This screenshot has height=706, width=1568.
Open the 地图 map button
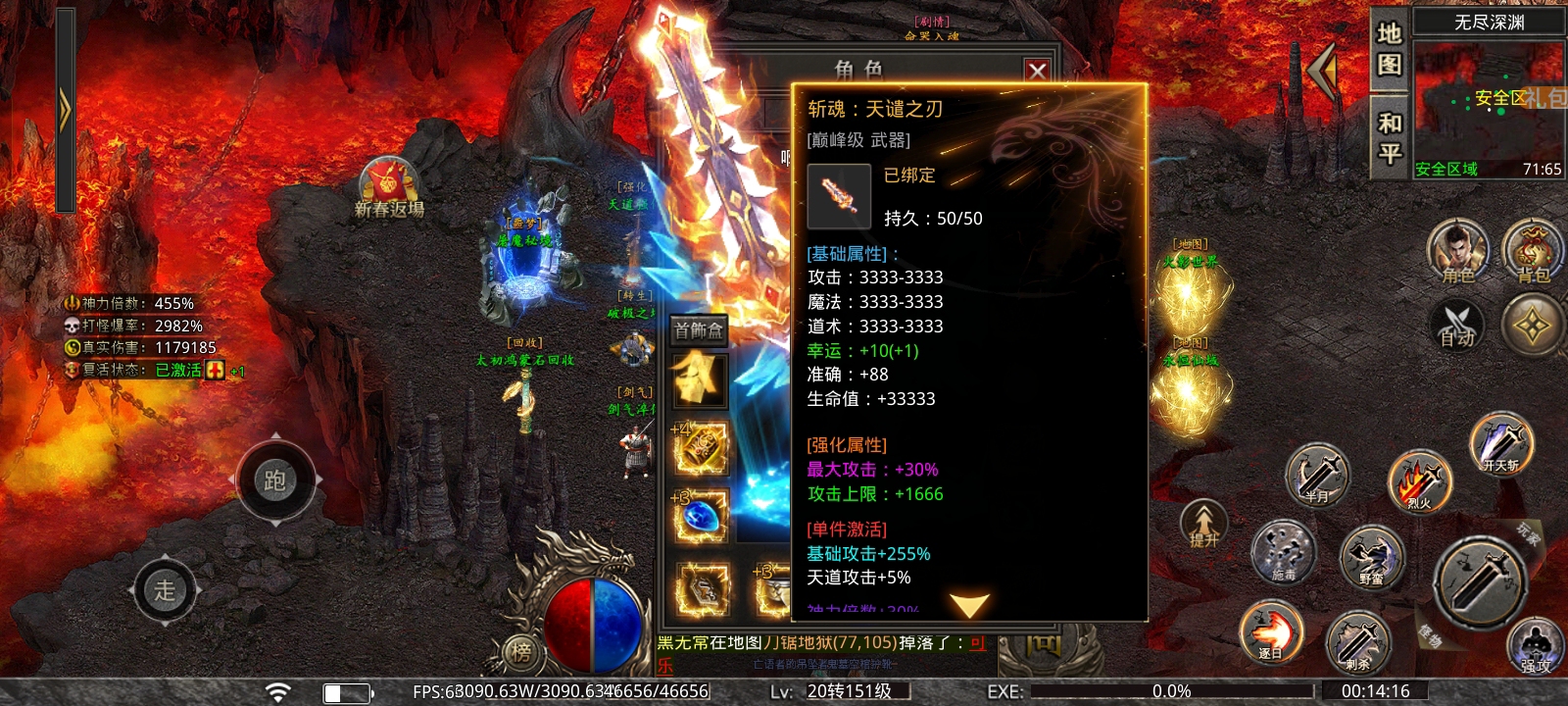(1390, 49)
